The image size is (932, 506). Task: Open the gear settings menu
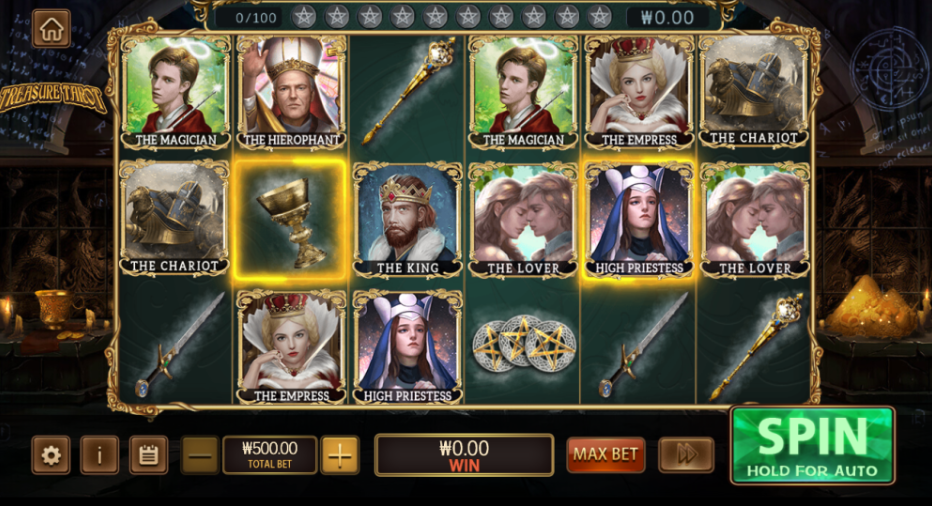[x=51, y=455]
